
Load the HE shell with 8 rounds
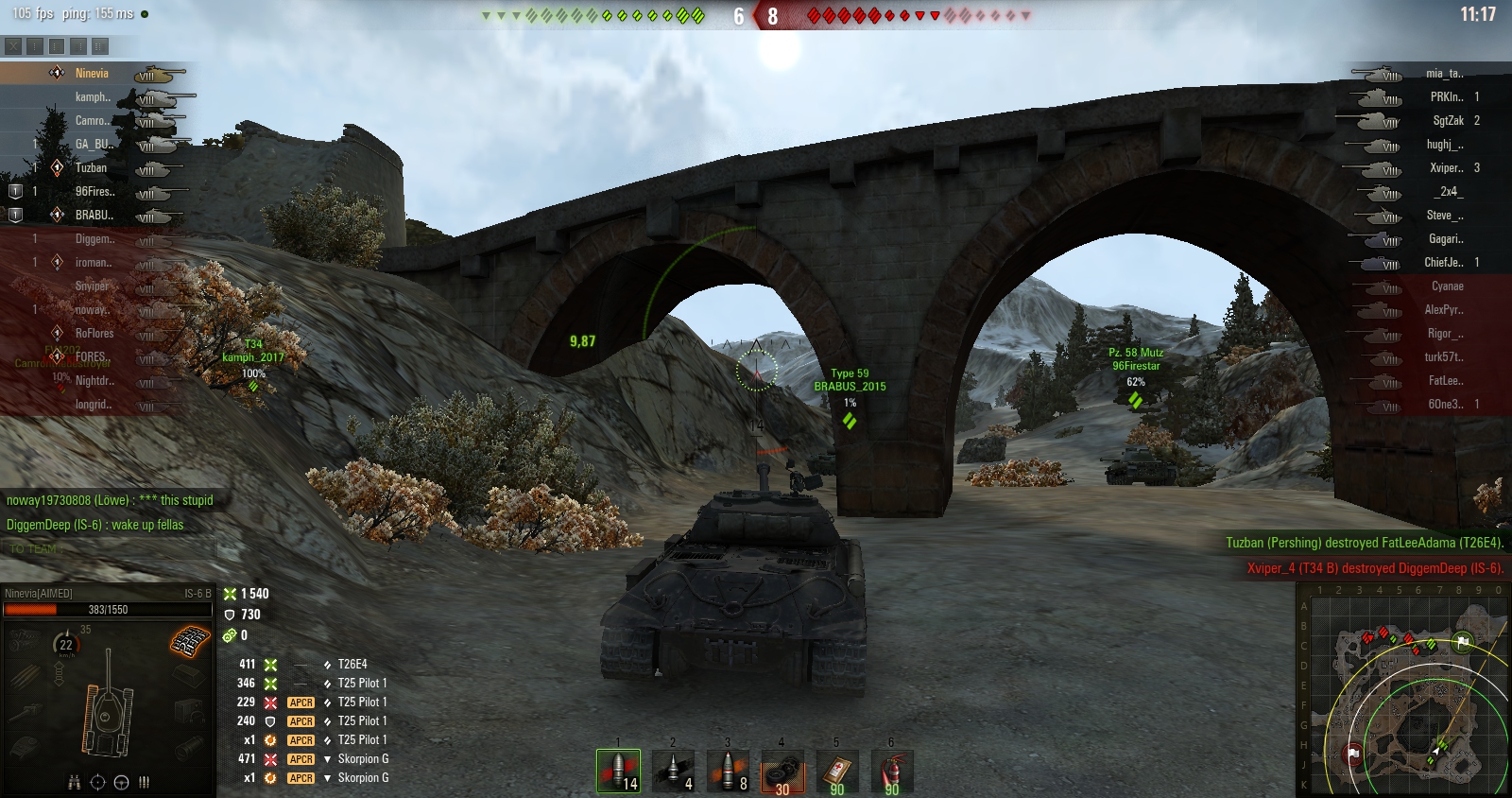click(728, 771)
